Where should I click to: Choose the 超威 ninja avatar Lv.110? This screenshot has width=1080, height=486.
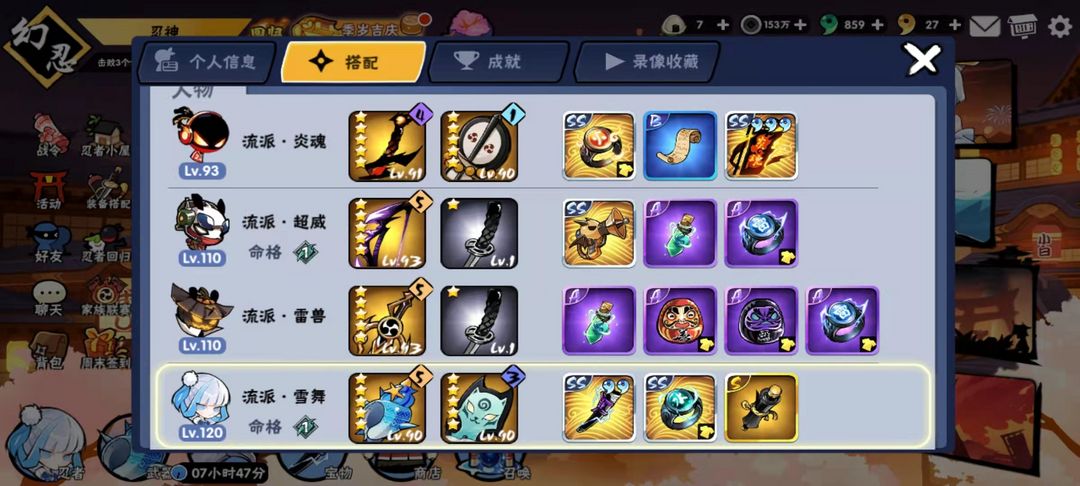point(201,230)
